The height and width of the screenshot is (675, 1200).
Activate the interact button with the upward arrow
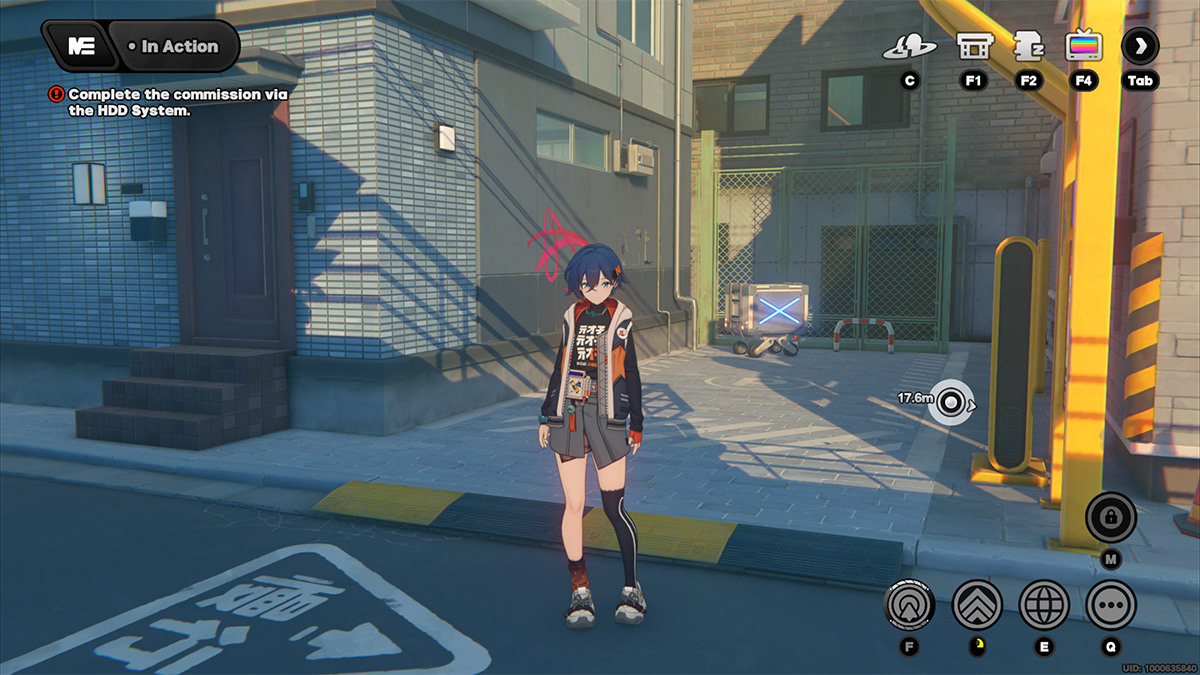[x=910, y=604]
